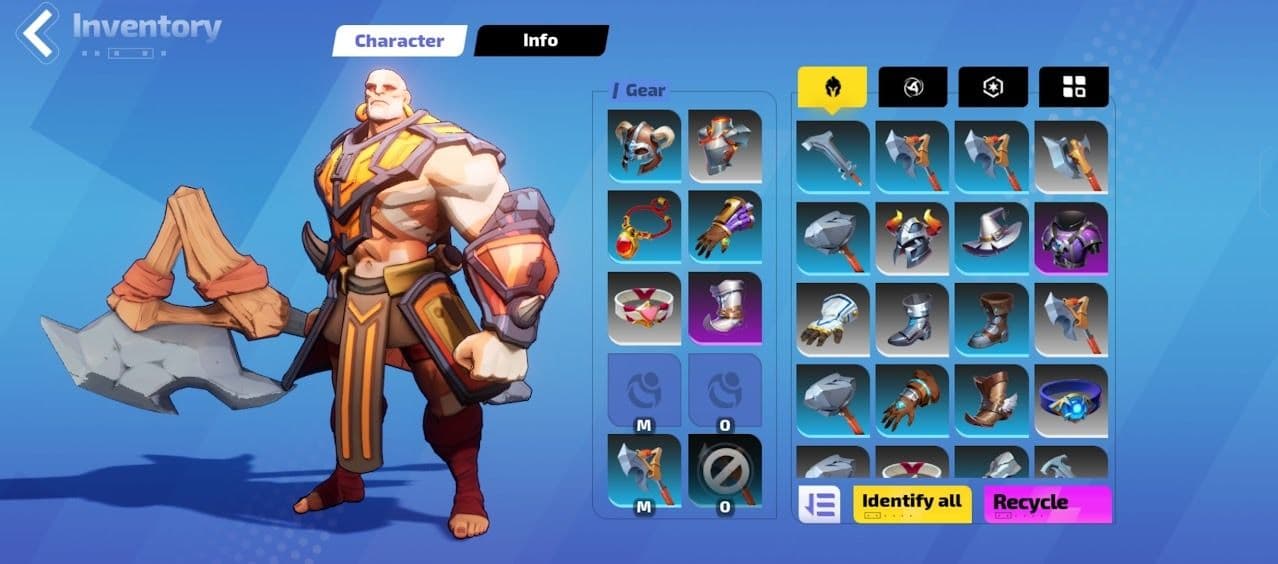
Task: Select the curved sword in inventory
Action: [x=833, y=157]
